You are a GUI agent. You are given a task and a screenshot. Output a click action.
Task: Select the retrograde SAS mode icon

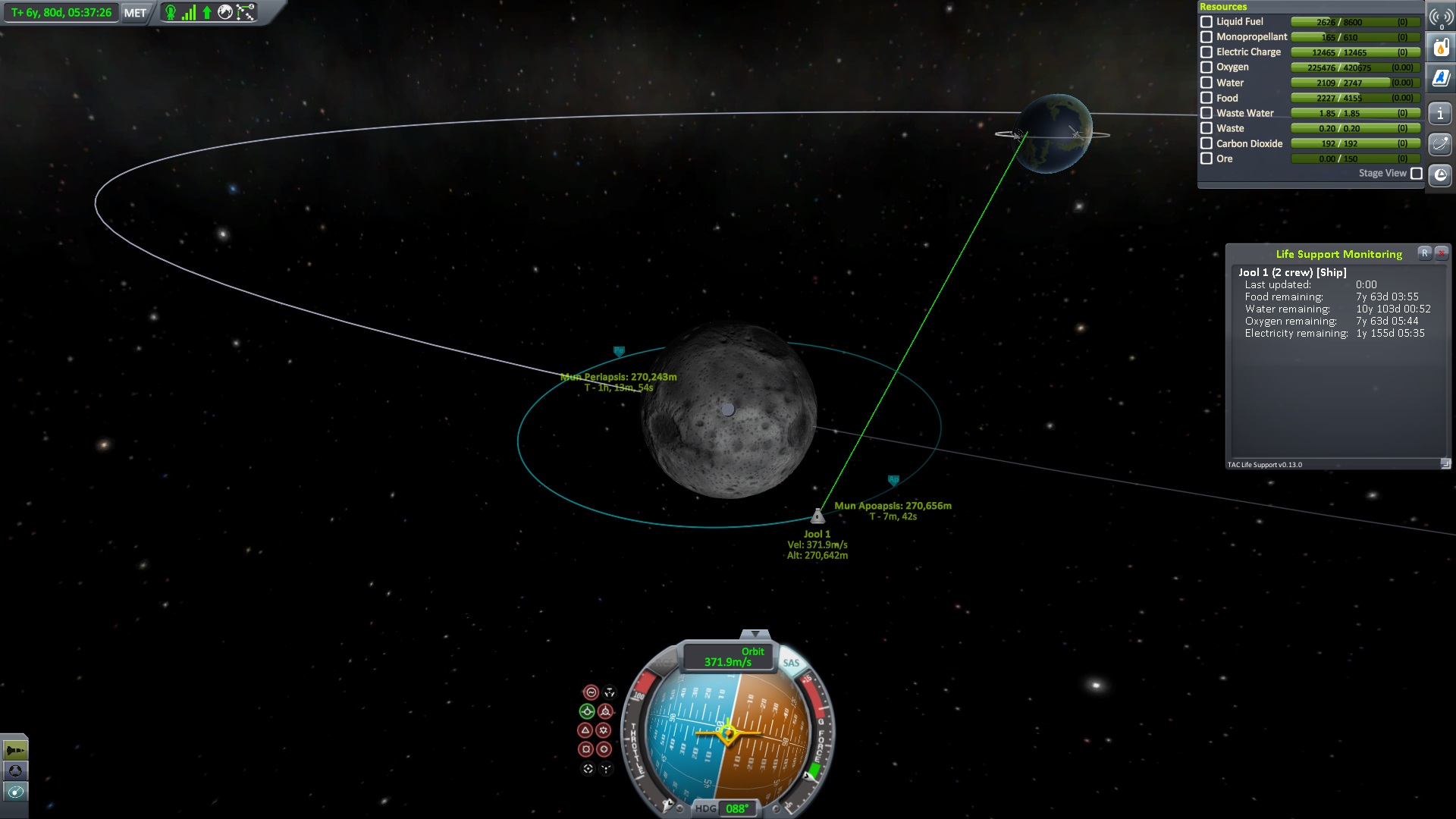coord(605,711)
